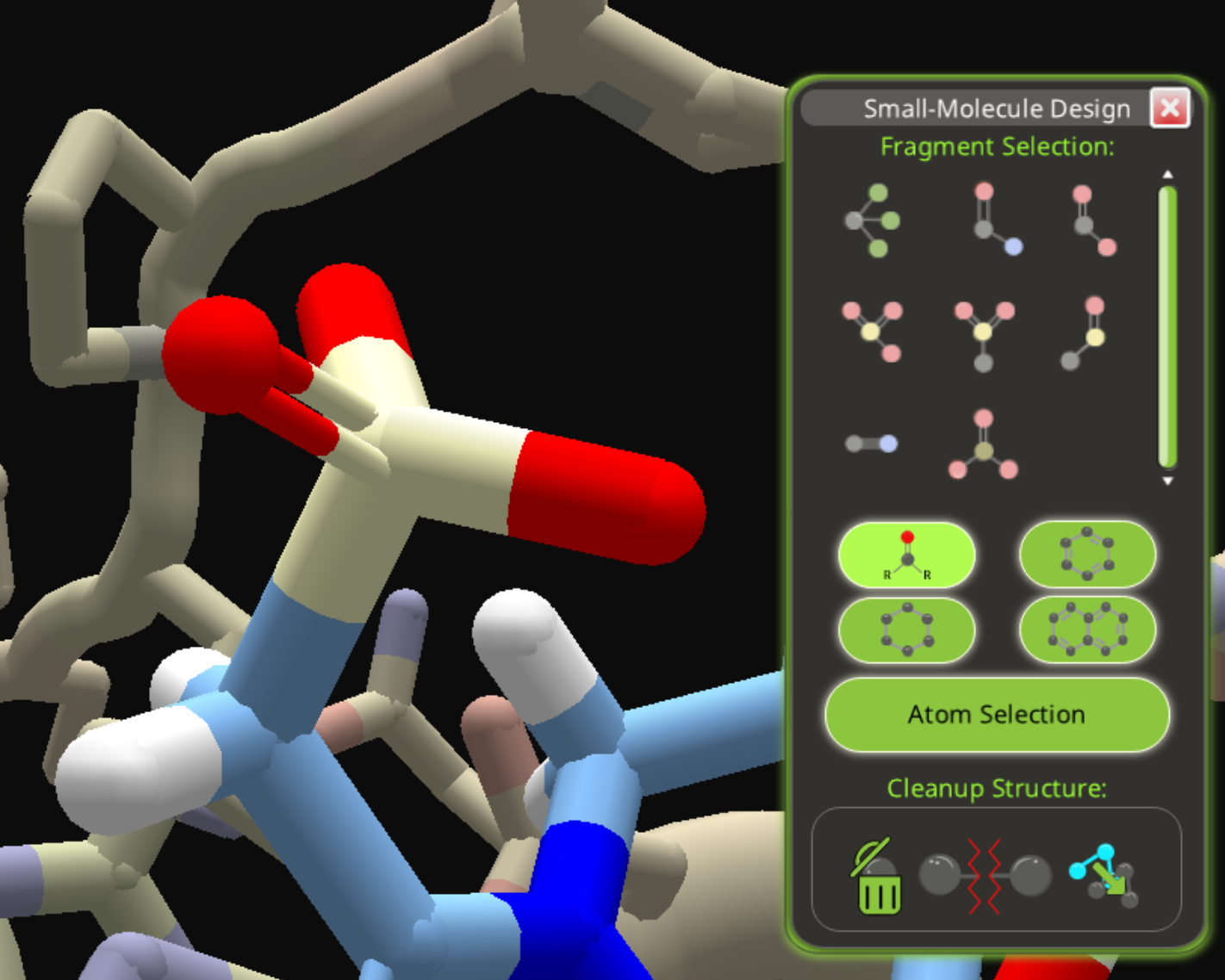
Task: Click the carbonyl R-group fragment button
Action: [906, 555]
